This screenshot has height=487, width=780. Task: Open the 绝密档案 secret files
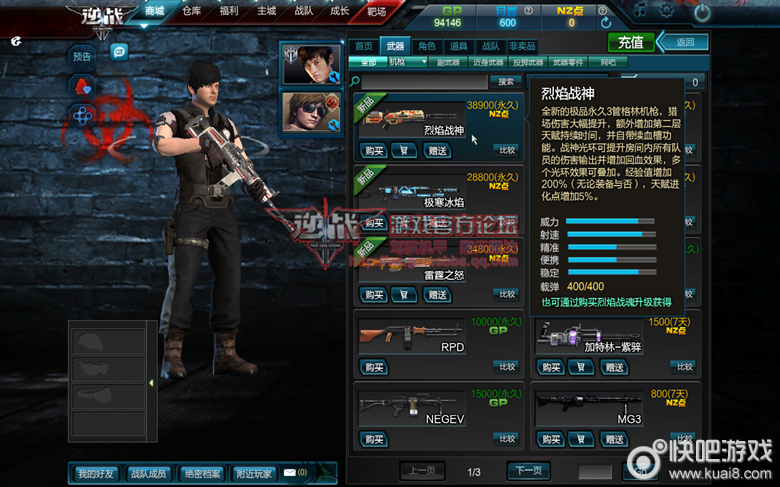click(202, 473)
